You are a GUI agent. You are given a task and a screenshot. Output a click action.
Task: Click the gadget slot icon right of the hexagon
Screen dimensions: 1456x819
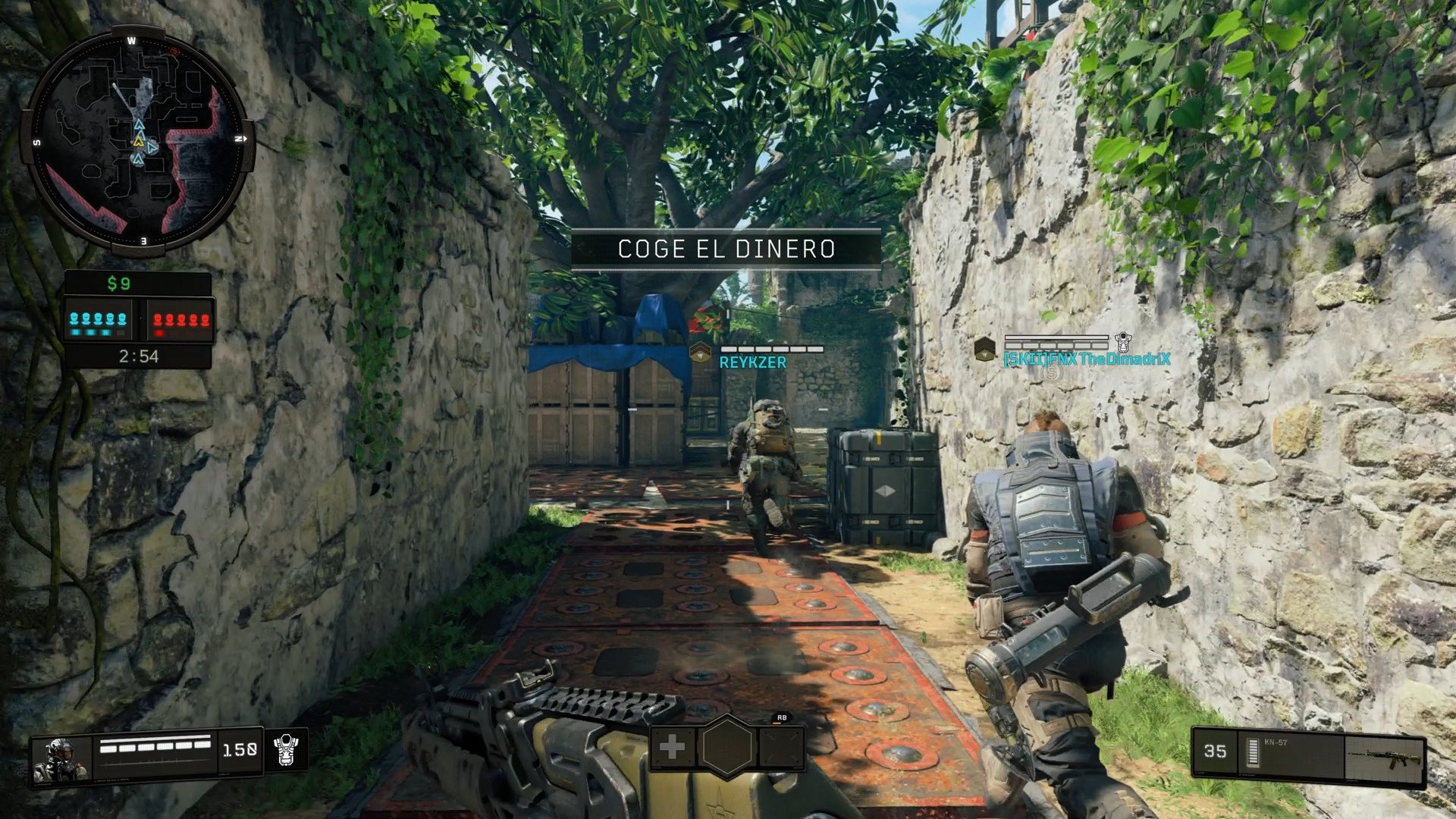pyautogui.click(x=781, y=748)
